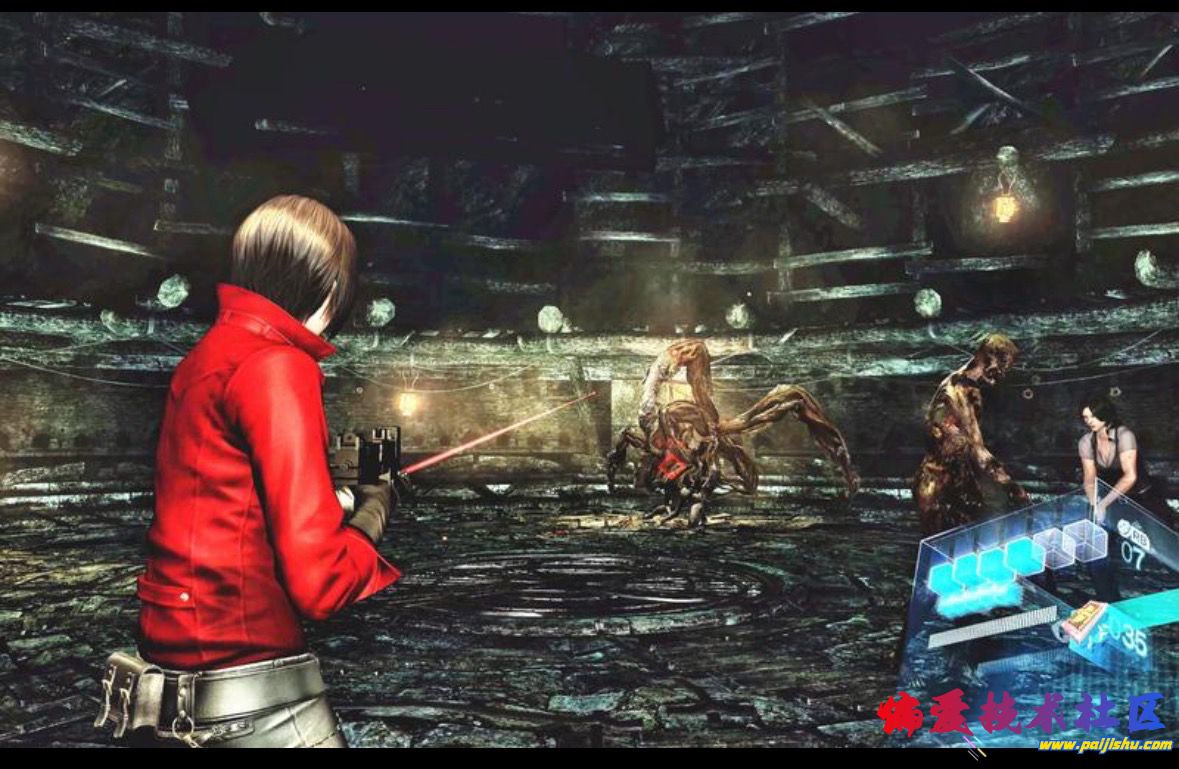
Task: Open the www.paijishu.com watermark link
Action: tap(1104, 744)
